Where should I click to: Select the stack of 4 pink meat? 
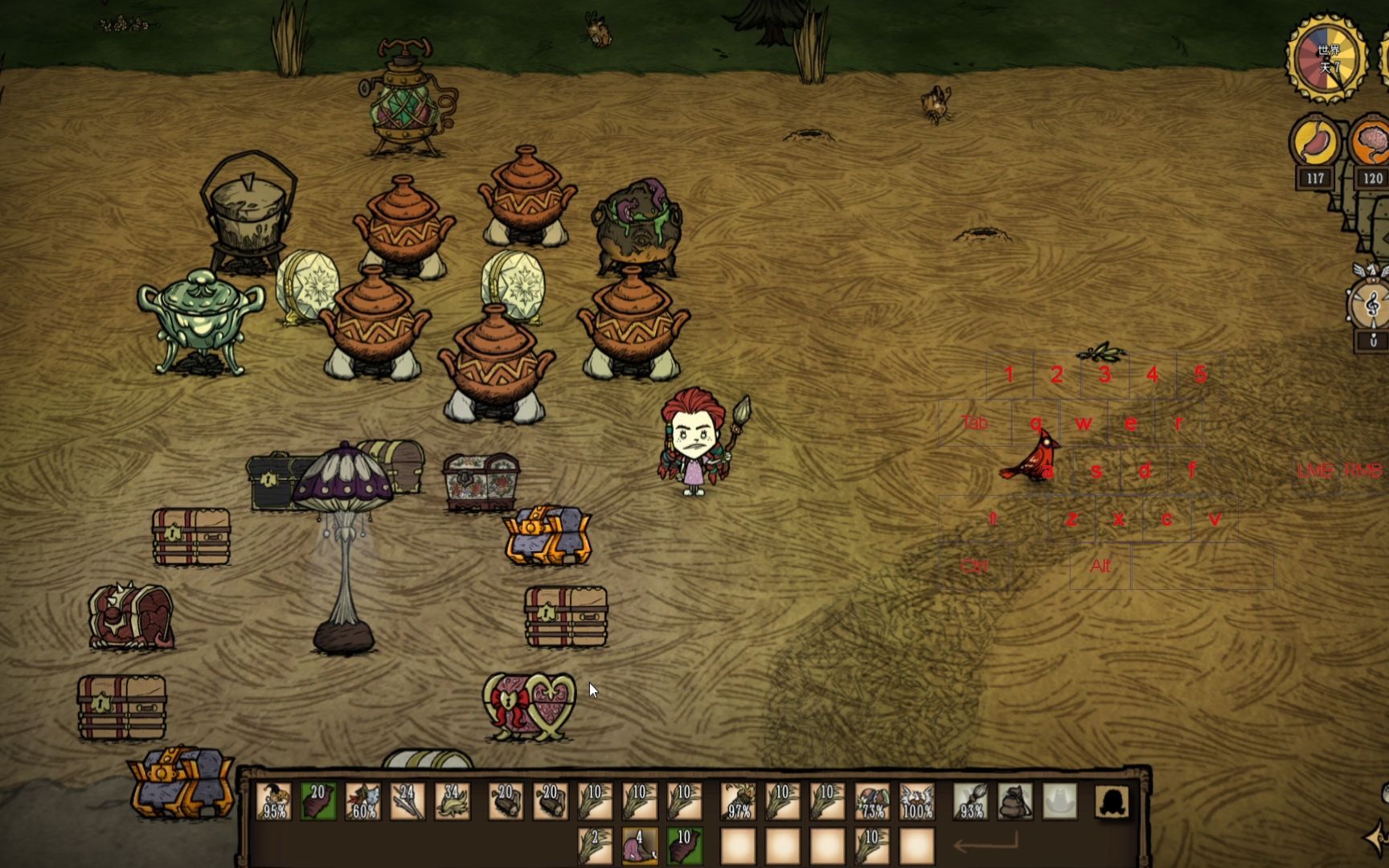(640, 846)
